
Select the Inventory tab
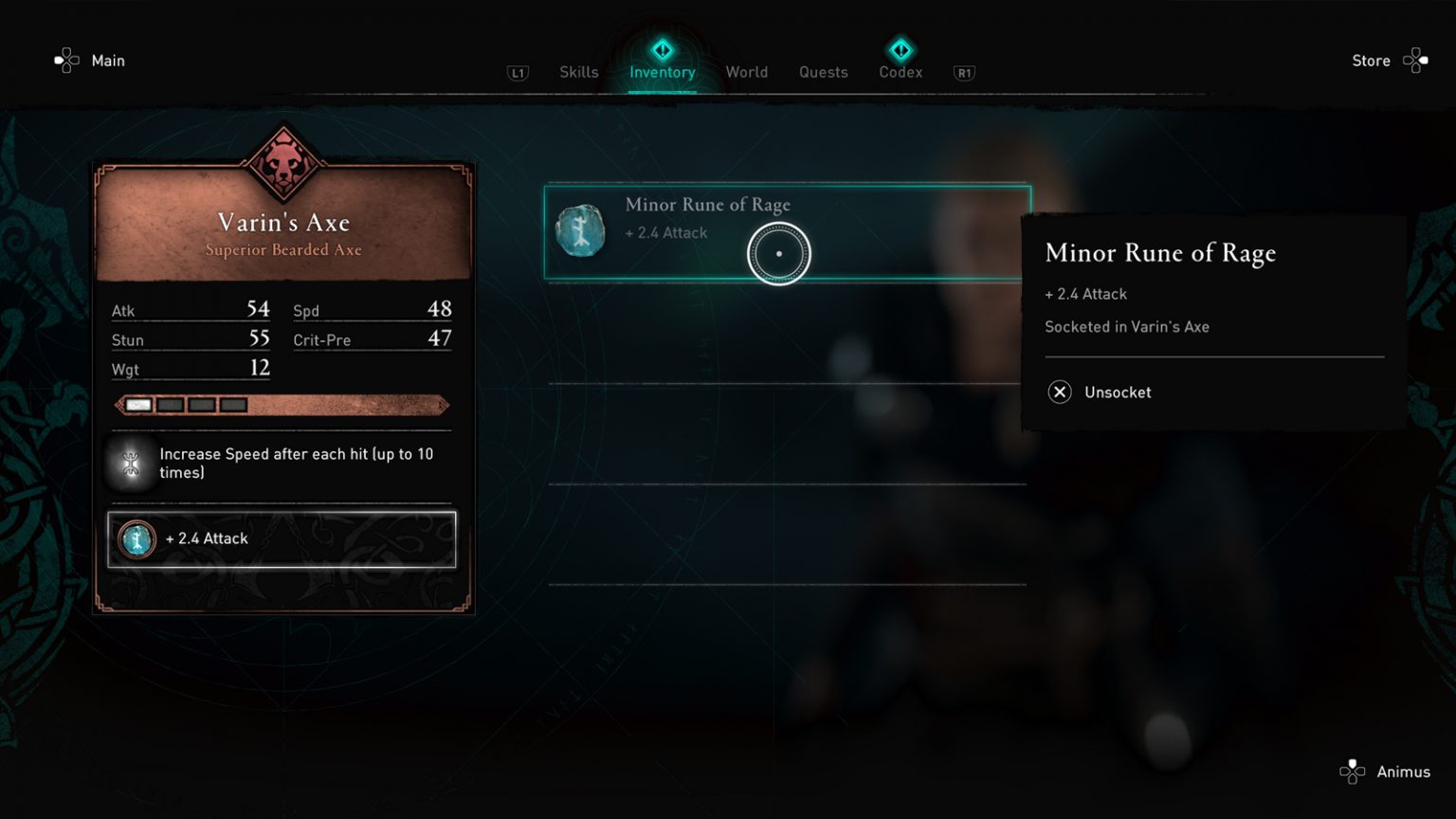tap(662, 72)
